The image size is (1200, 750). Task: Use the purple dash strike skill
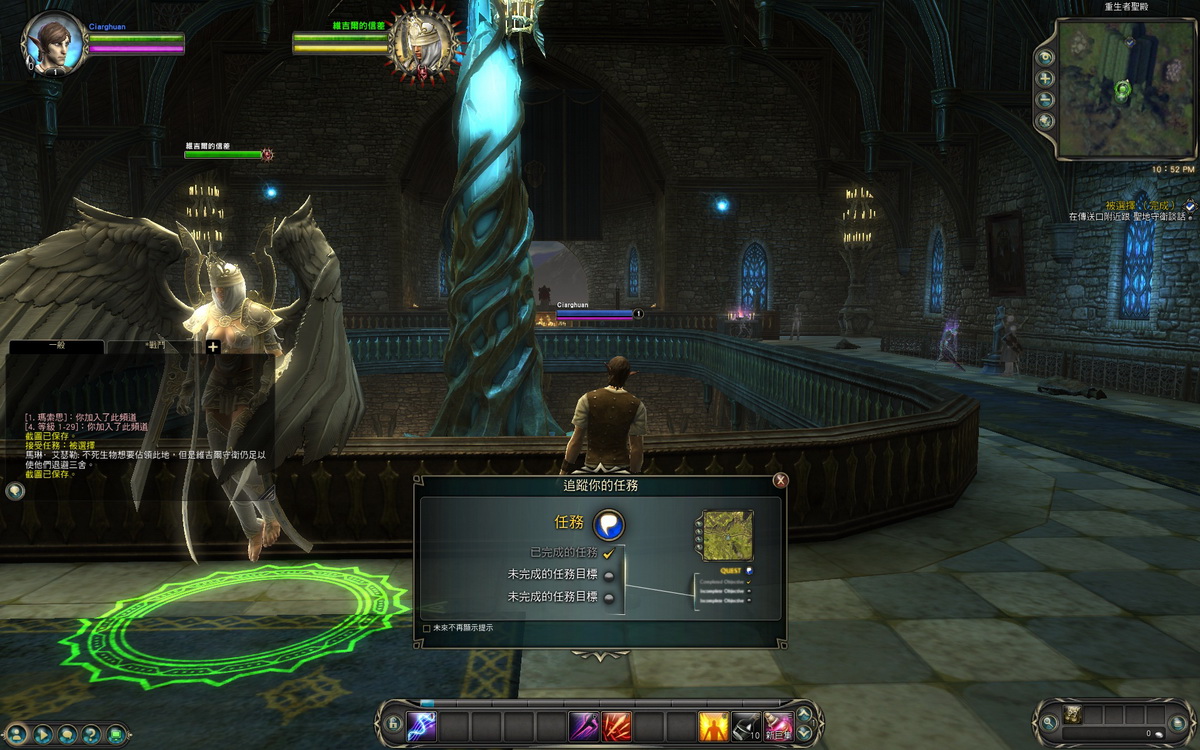point(584,725)
